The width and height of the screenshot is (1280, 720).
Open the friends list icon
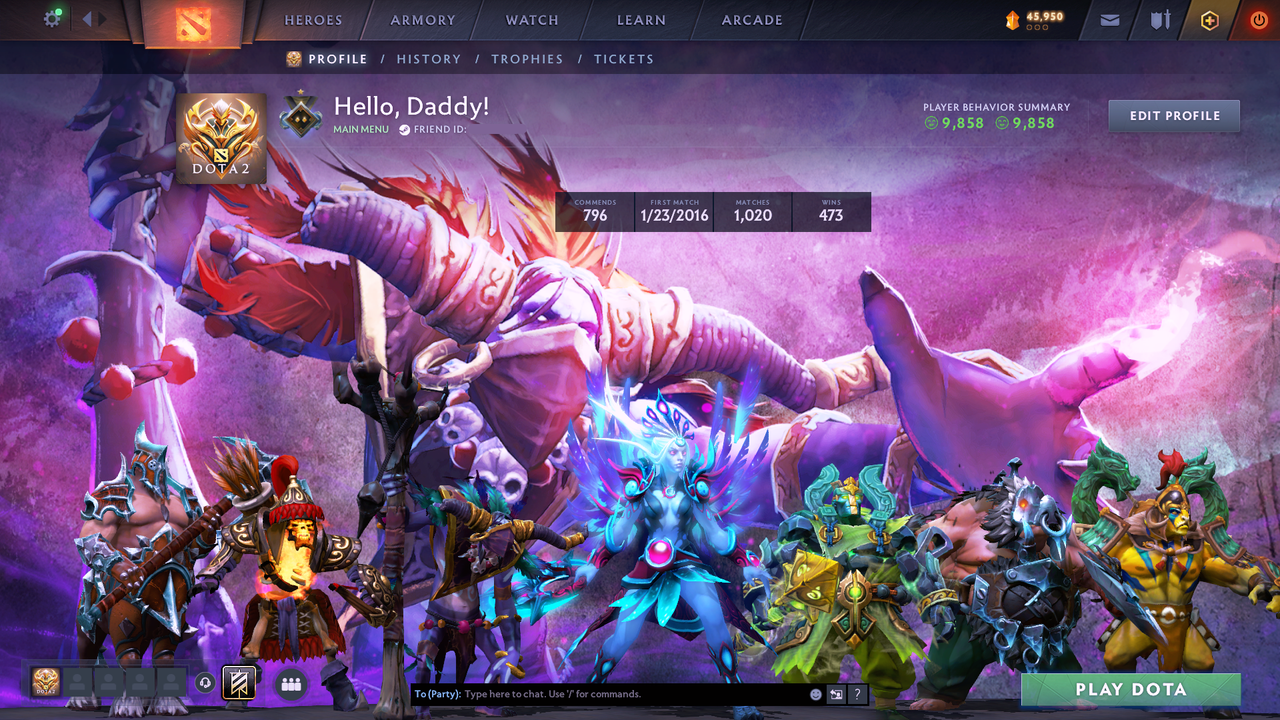tap(290, 682)
